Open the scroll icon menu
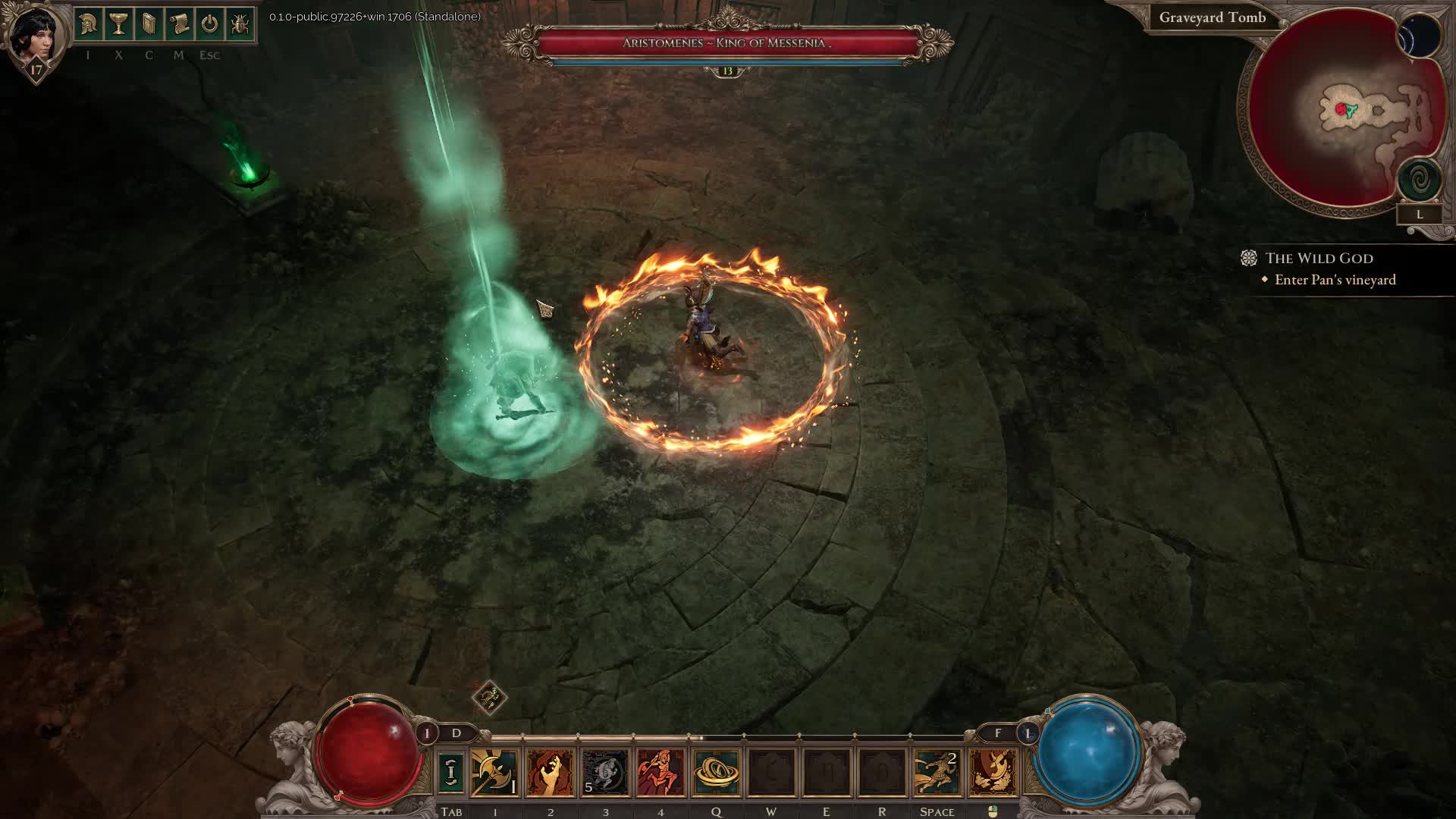The image size is (1456, 819). [179, 25]
